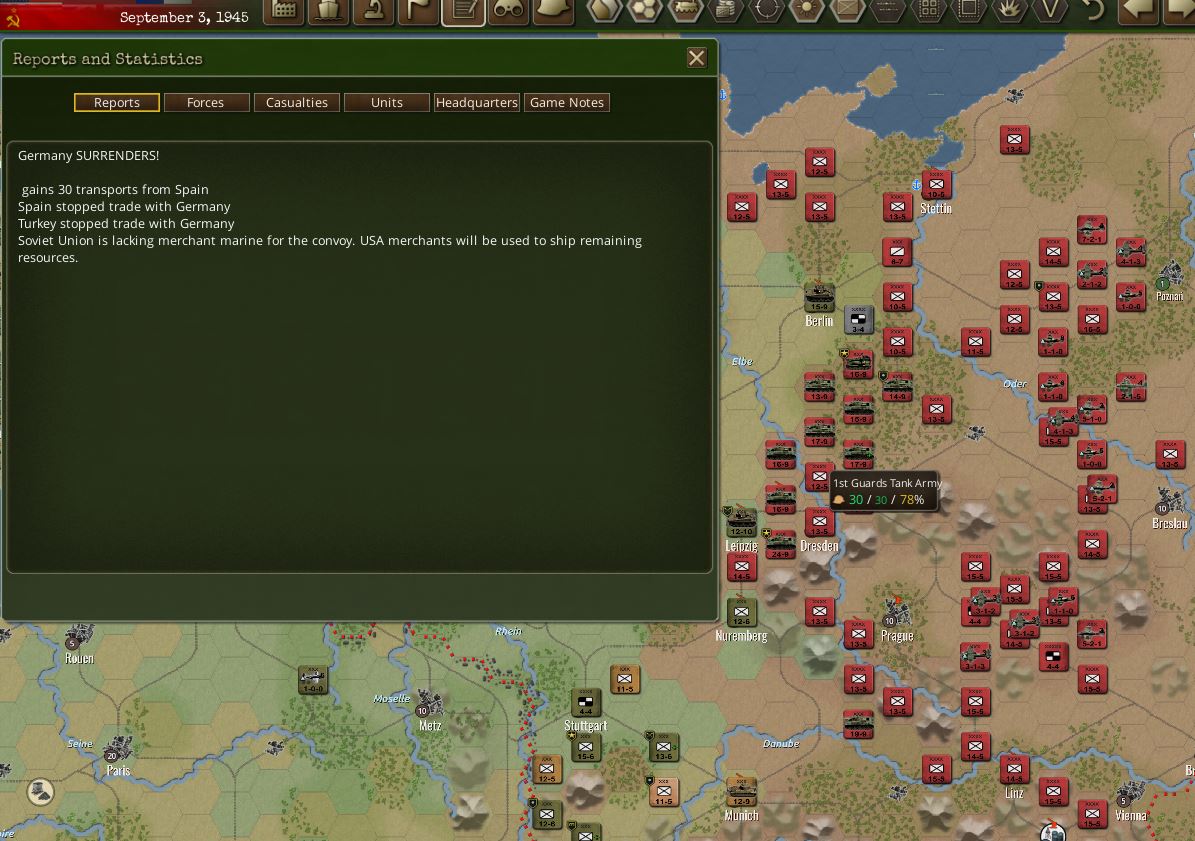Toggle the explosion hexagon map filter
This screenshot has height=841, width=1195.
click(1009, 10)
